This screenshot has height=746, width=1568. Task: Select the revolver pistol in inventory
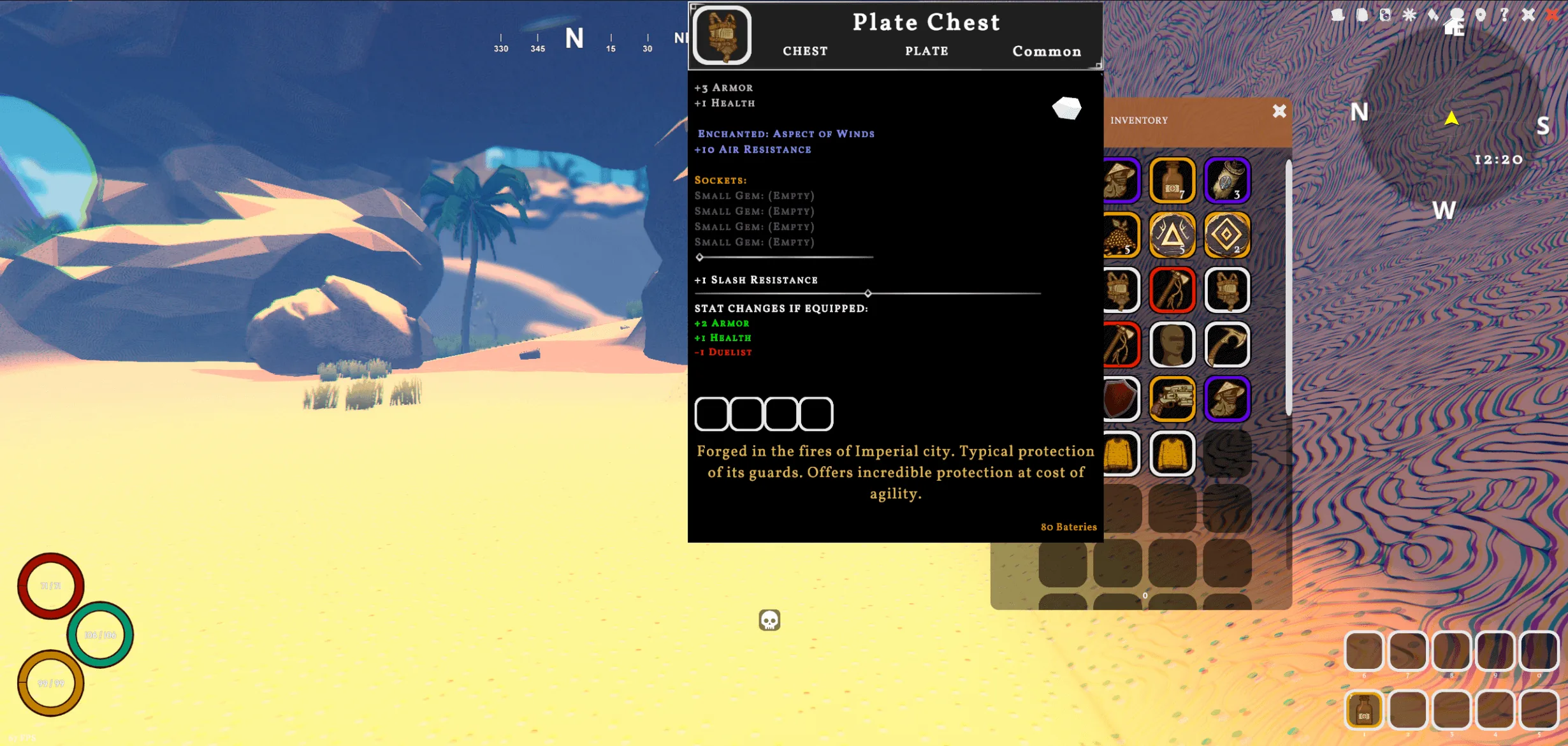1172,399
